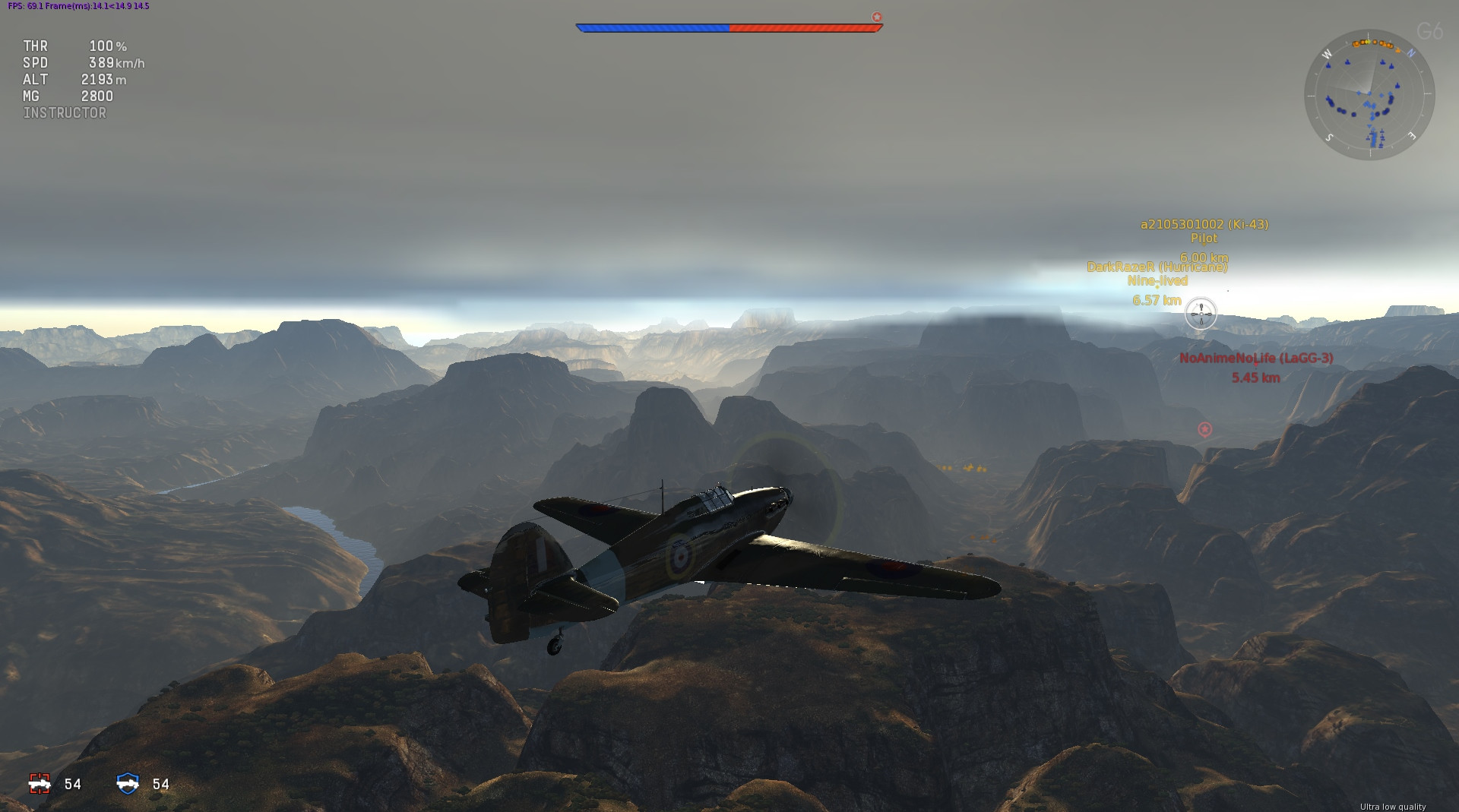Click the circular radar minimap
1459x812 pixels.
click(1369, 95)
